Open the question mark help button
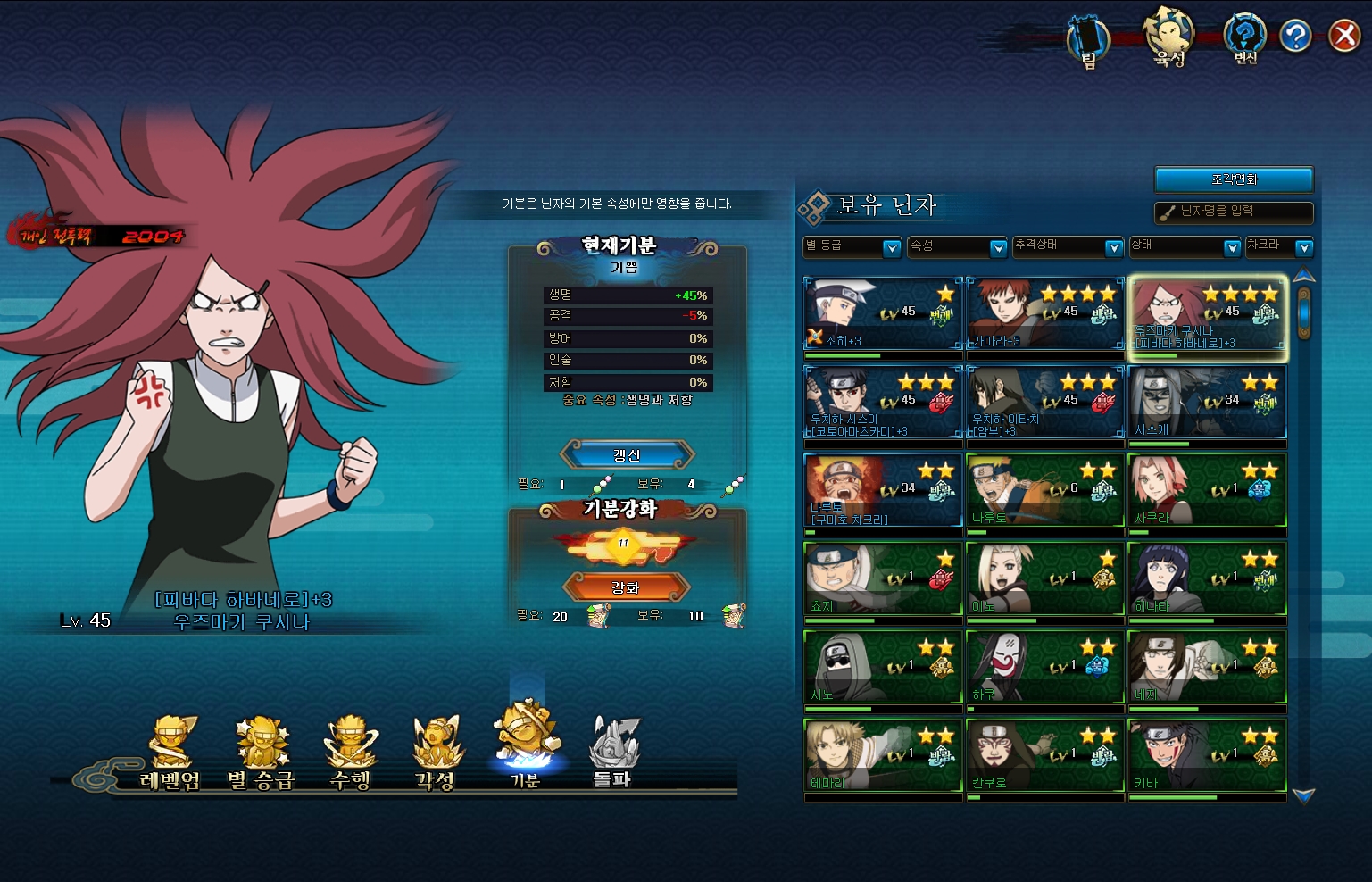 pos(1294,36)
